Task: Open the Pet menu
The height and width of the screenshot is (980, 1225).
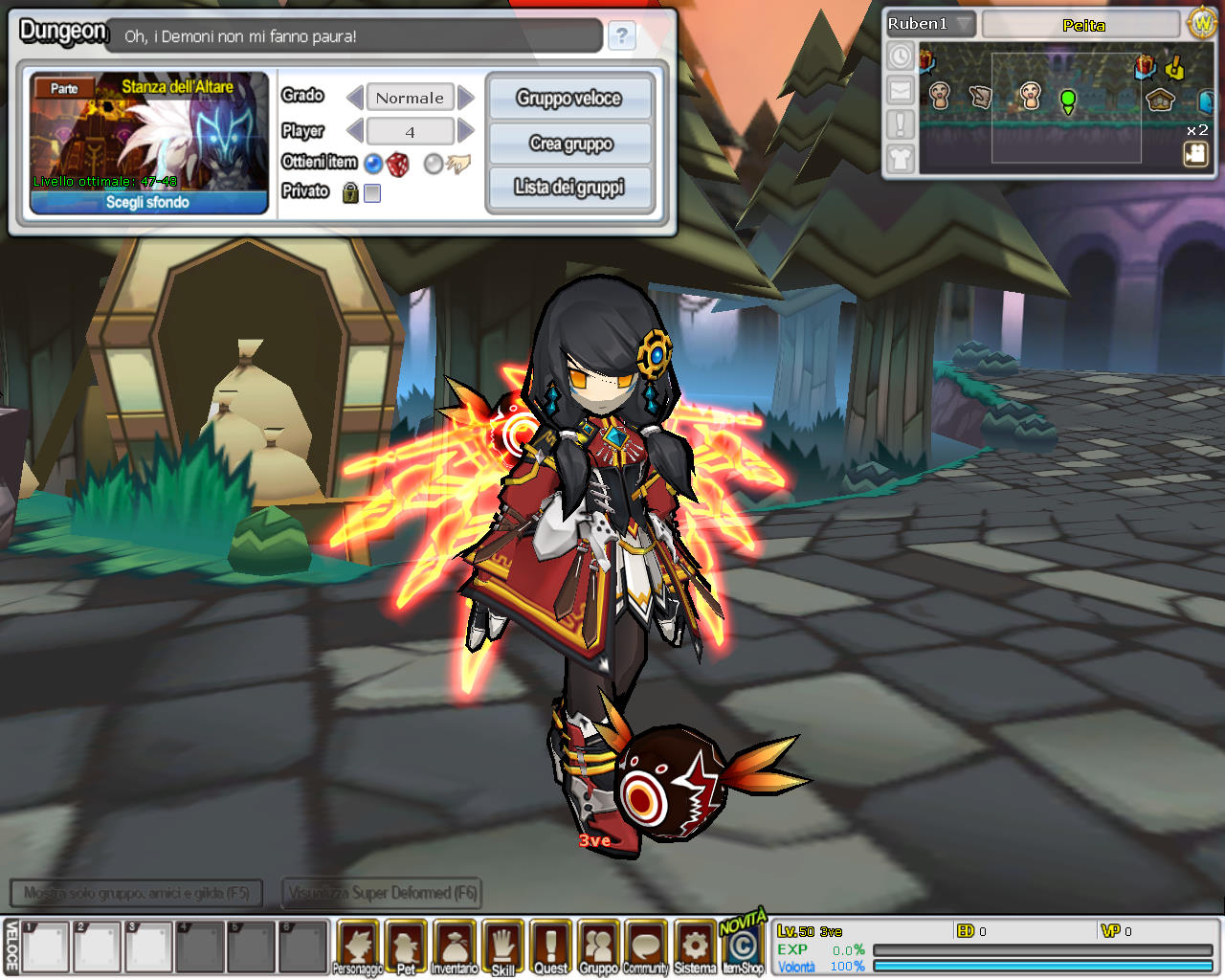Action: tap(406, 947)
